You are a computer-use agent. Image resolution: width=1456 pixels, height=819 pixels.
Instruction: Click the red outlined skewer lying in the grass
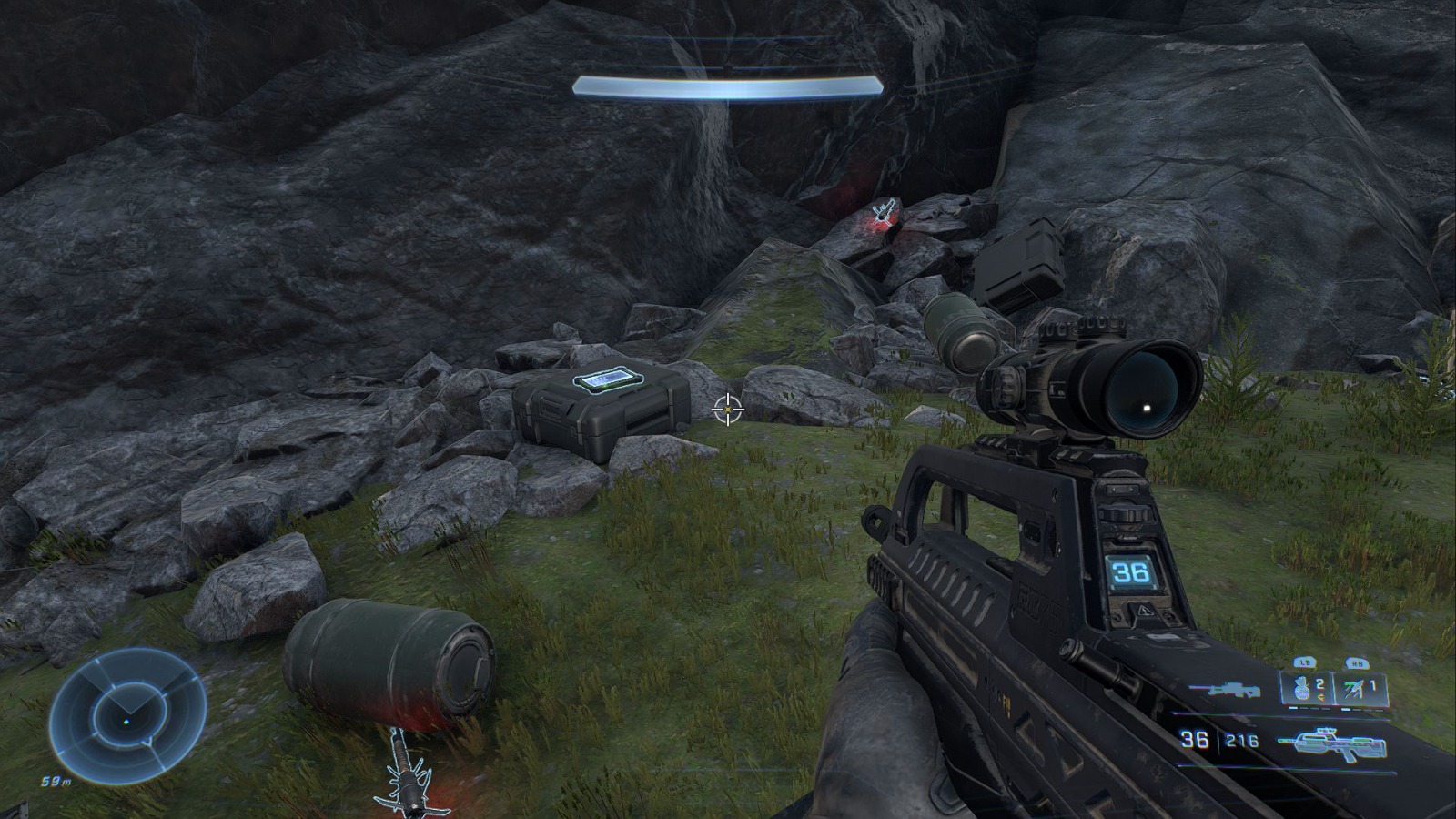pyautogui.click(x=405, y=772)
